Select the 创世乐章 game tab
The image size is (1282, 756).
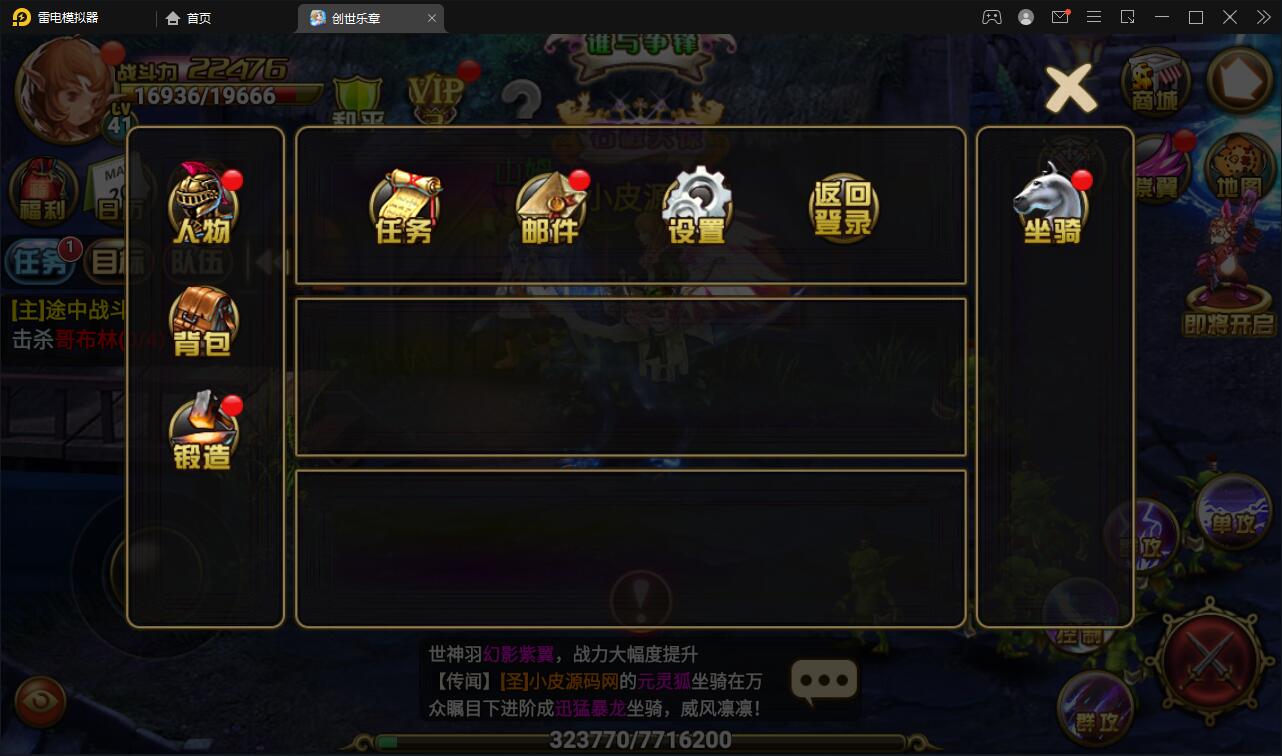362,17
